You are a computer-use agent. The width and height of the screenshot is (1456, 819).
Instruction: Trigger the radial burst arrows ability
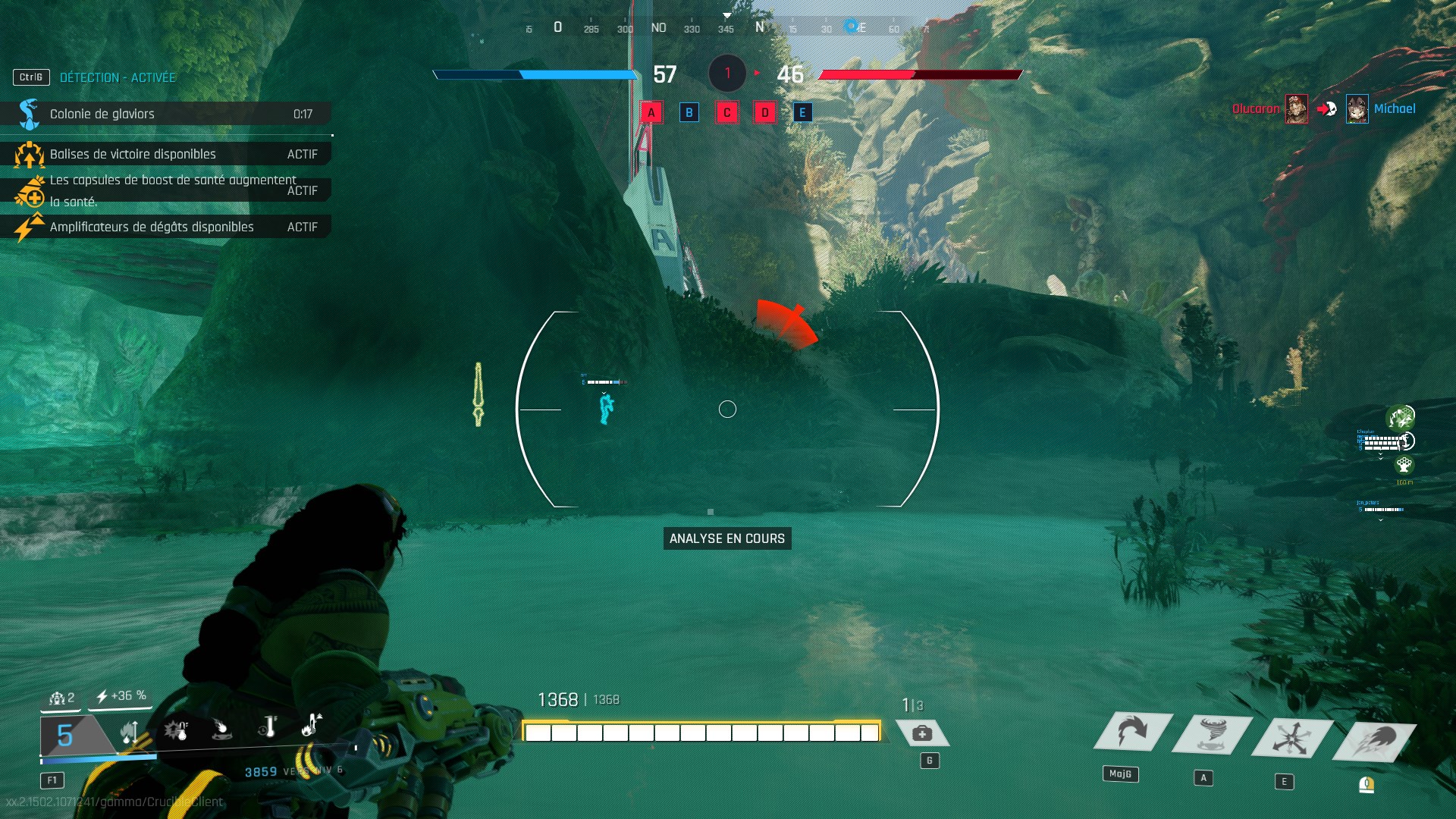click(1291, 737)
